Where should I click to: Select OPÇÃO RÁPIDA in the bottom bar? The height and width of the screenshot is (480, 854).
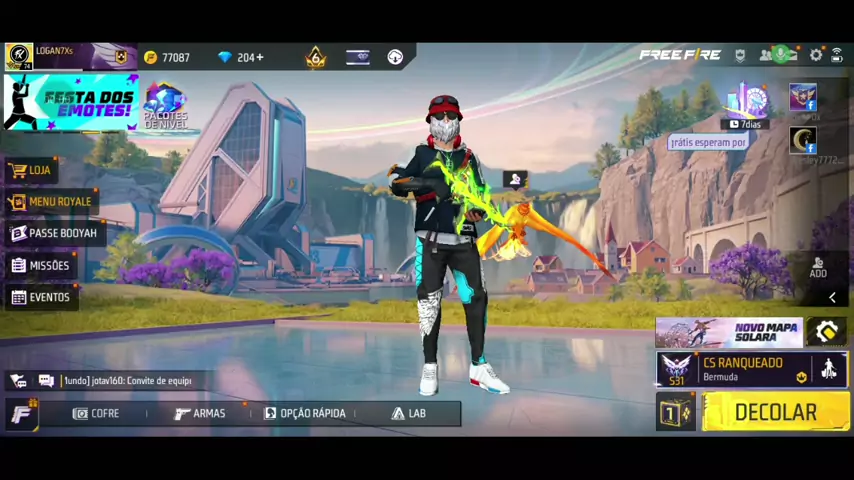click(305, 413)
